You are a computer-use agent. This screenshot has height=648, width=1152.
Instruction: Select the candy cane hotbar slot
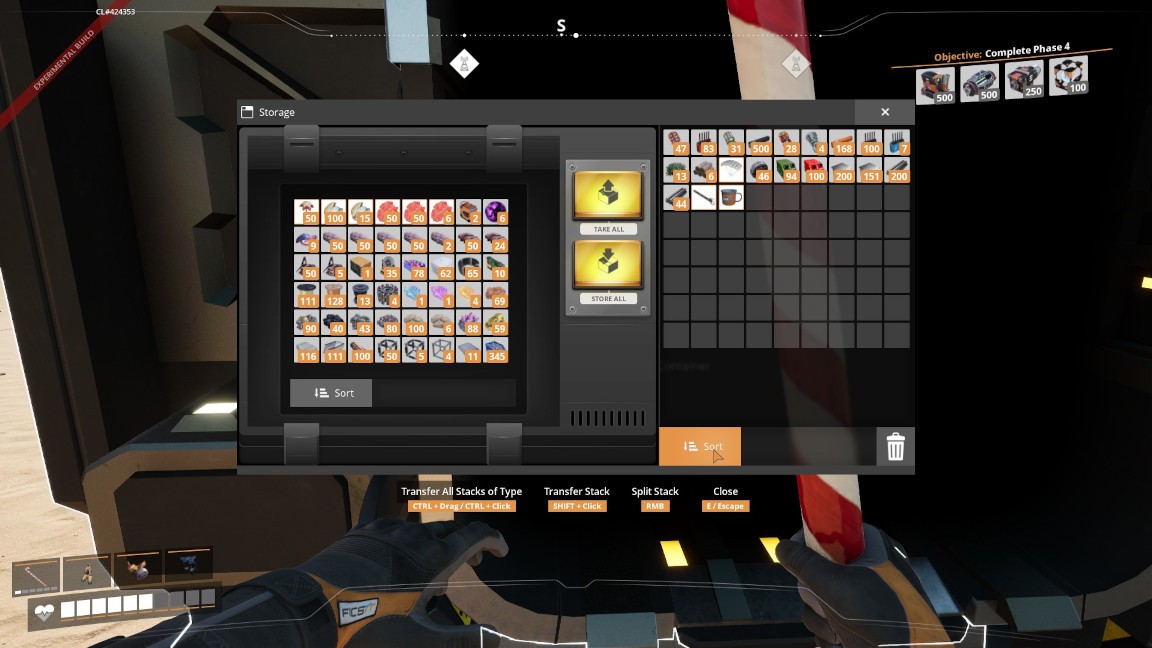click(x=37, y=573)
